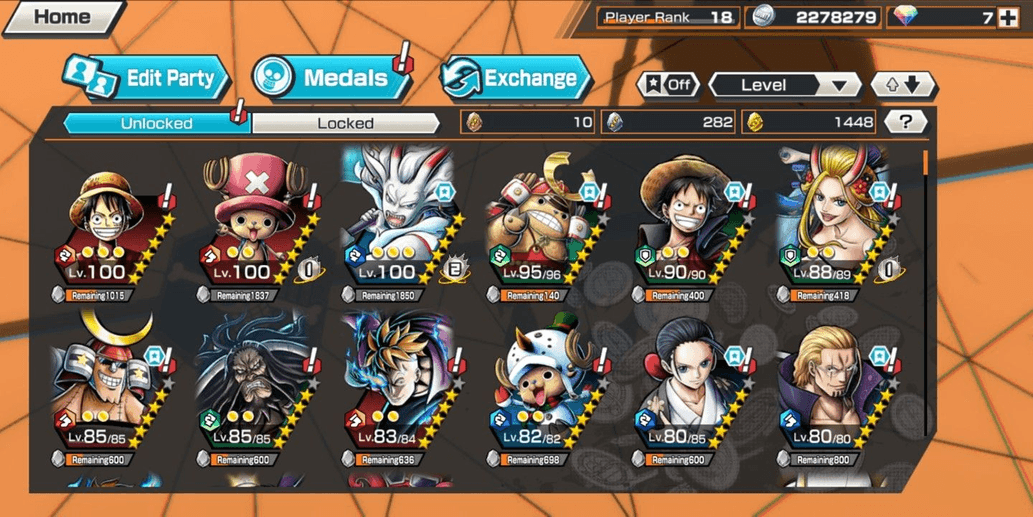
Task: Show help with the question mark button
Action: pos(905,122)
